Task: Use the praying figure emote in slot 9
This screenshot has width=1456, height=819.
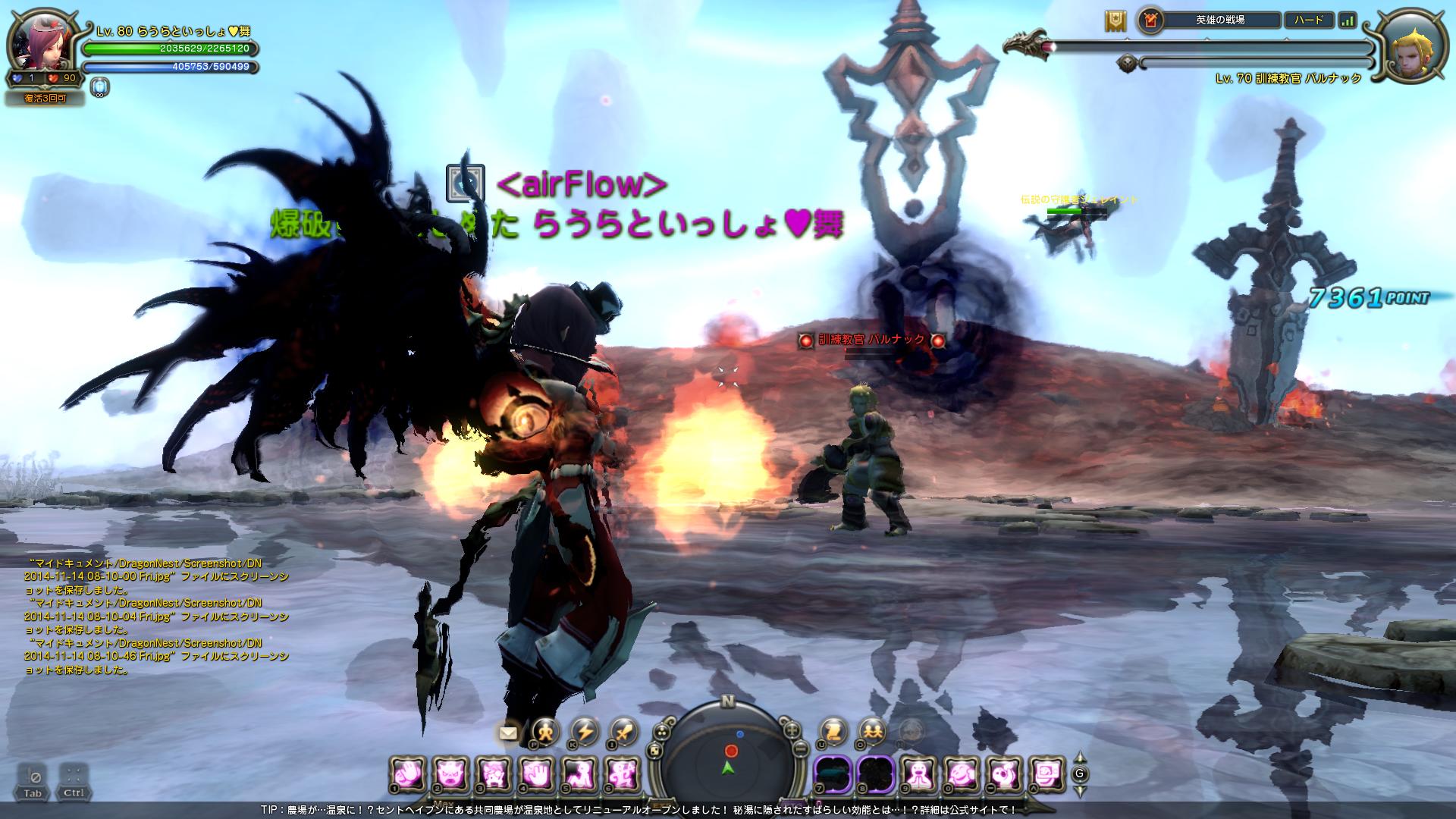Action: coord(920,775)
